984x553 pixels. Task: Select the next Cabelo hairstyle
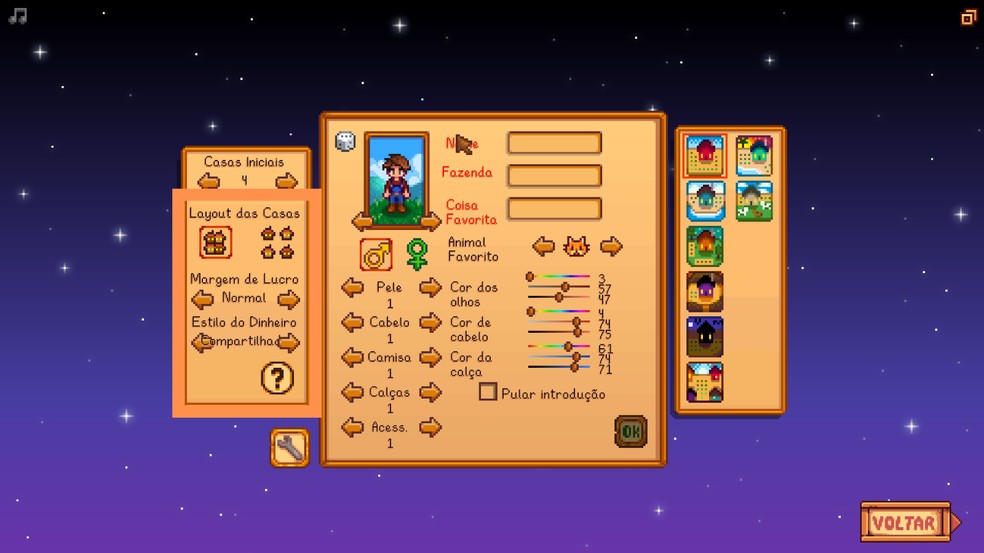[x=430, y=322]
